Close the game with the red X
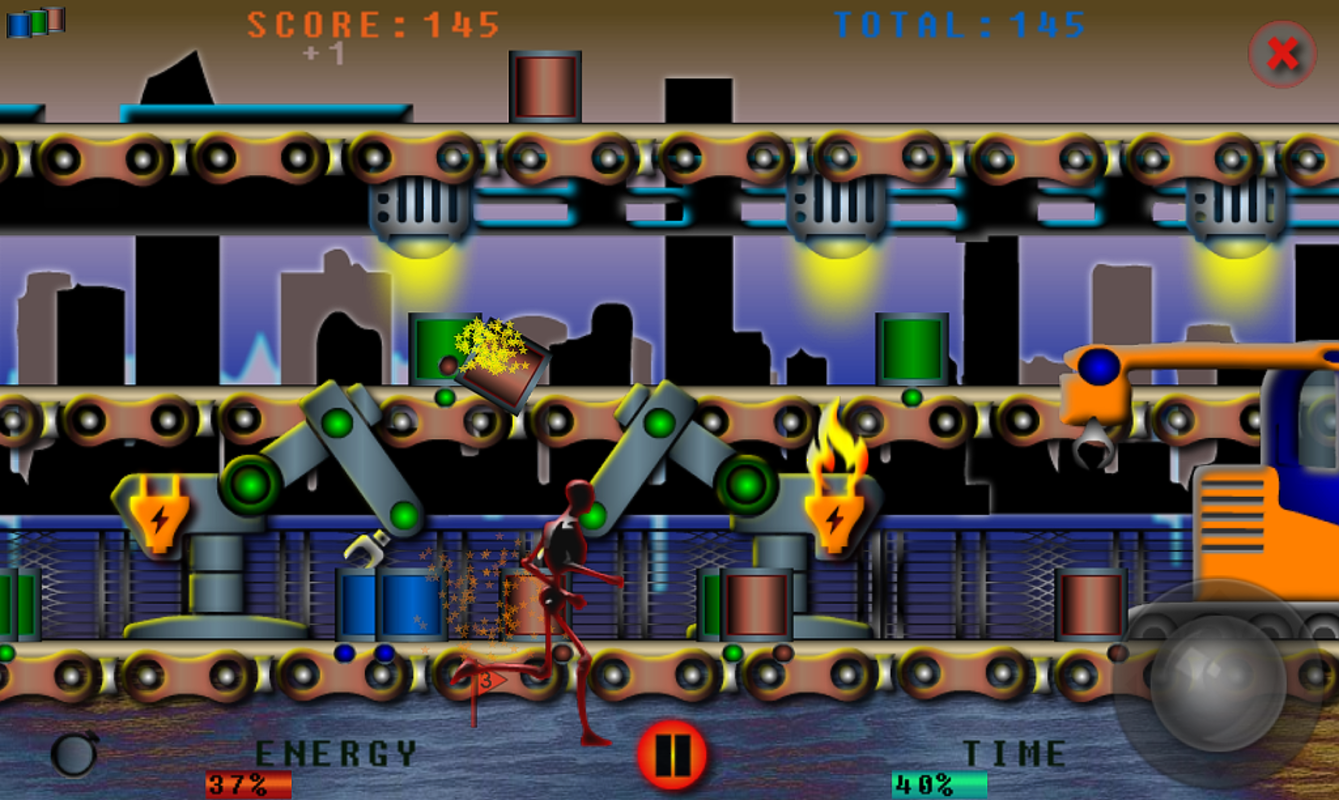 (1282, 54)
